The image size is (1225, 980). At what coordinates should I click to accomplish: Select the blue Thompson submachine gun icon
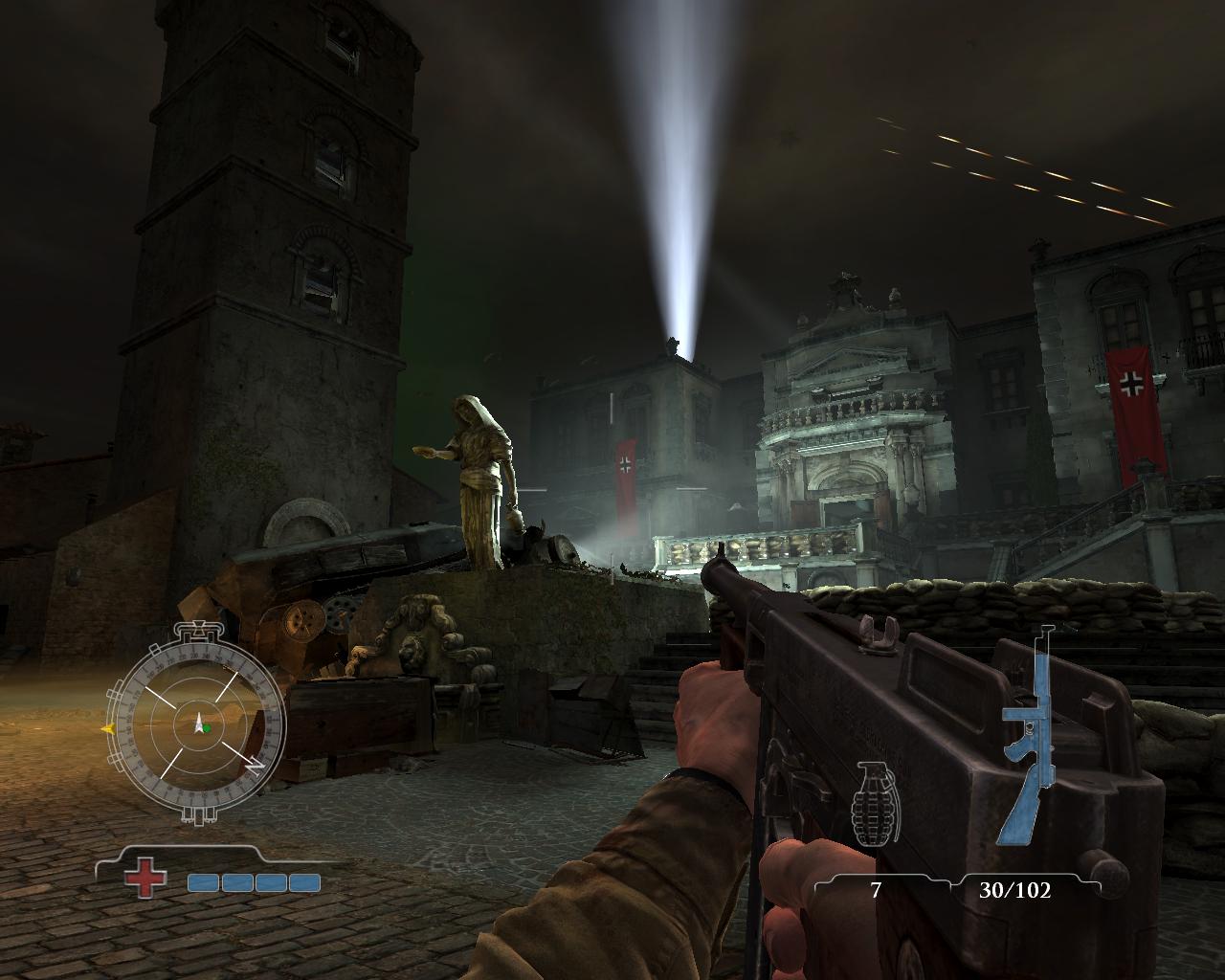point(1027,737)
